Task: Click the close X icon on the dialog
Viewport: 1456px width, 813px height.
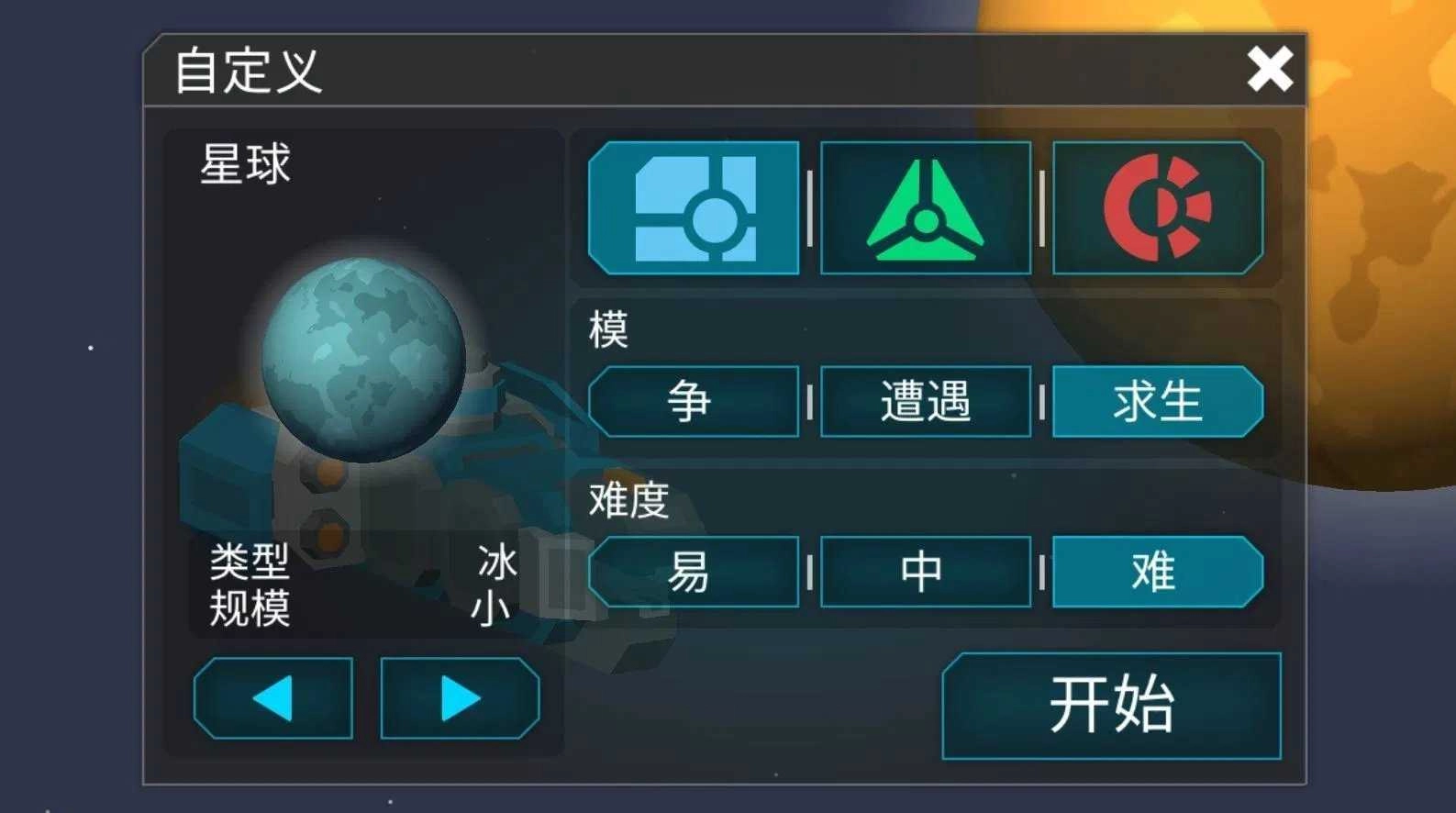Action: point(1271,69)
